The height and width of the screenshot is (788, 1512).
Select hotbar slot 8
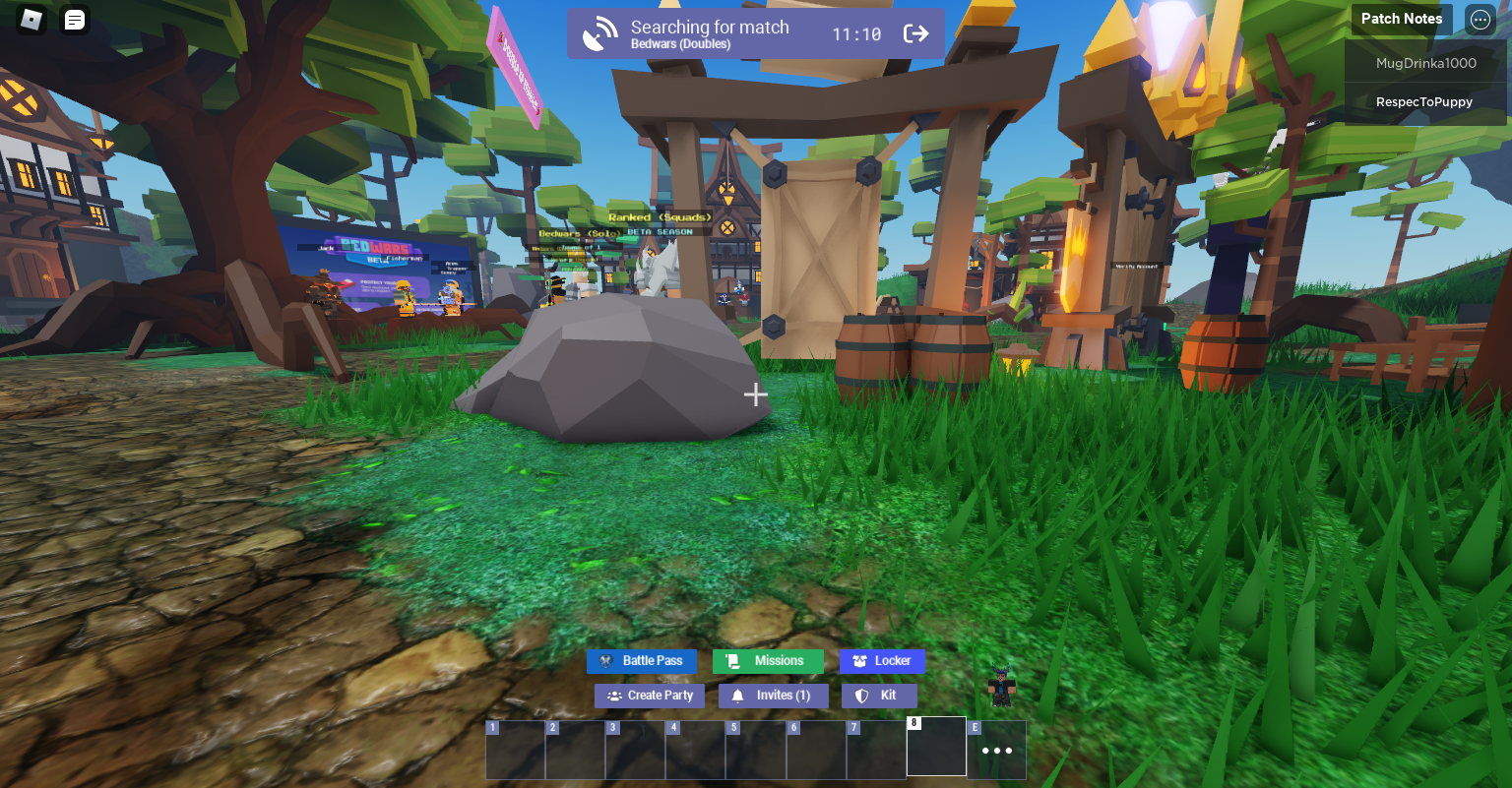936,749
